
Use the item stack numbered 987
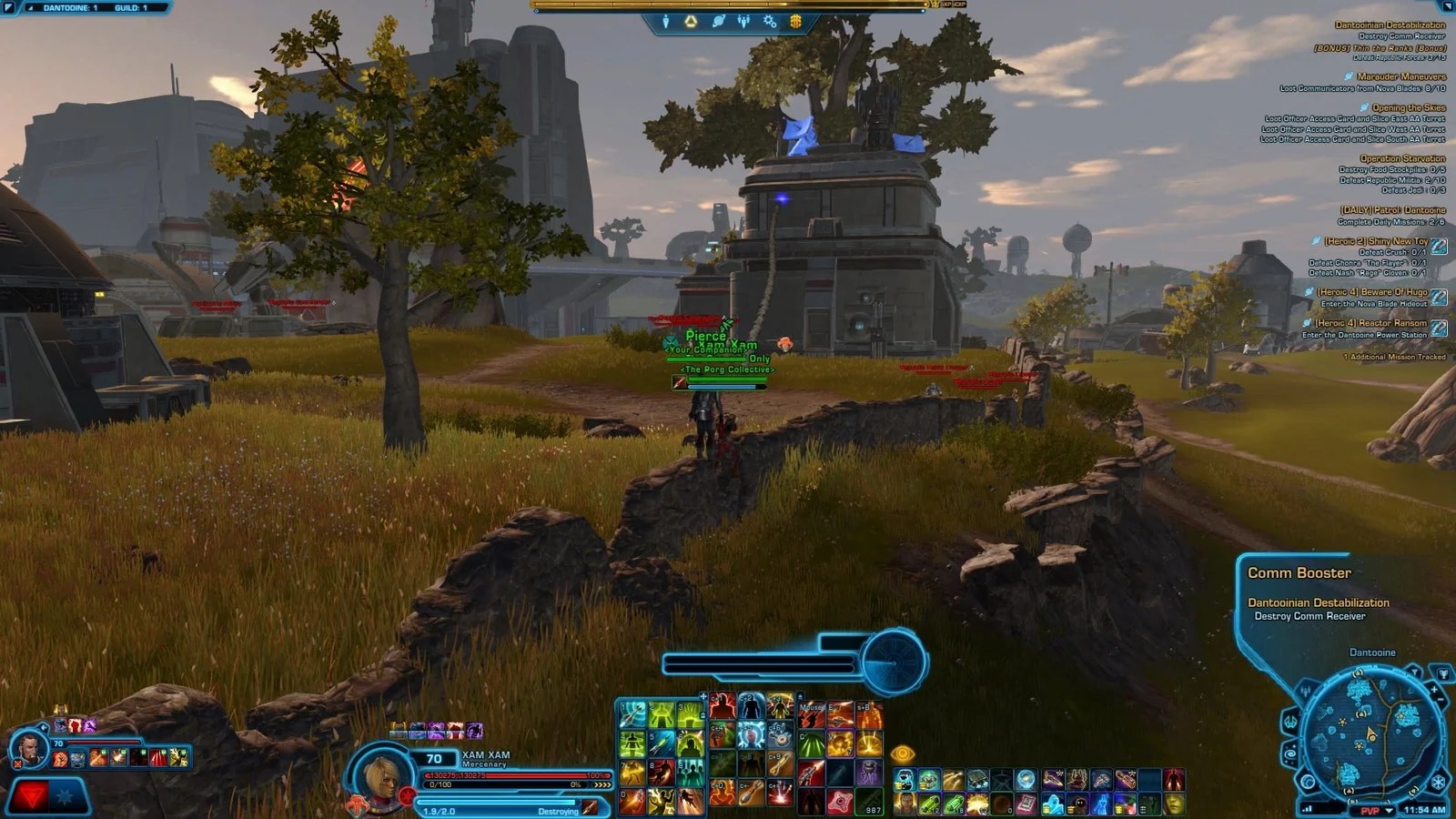[x=868, y=802]
